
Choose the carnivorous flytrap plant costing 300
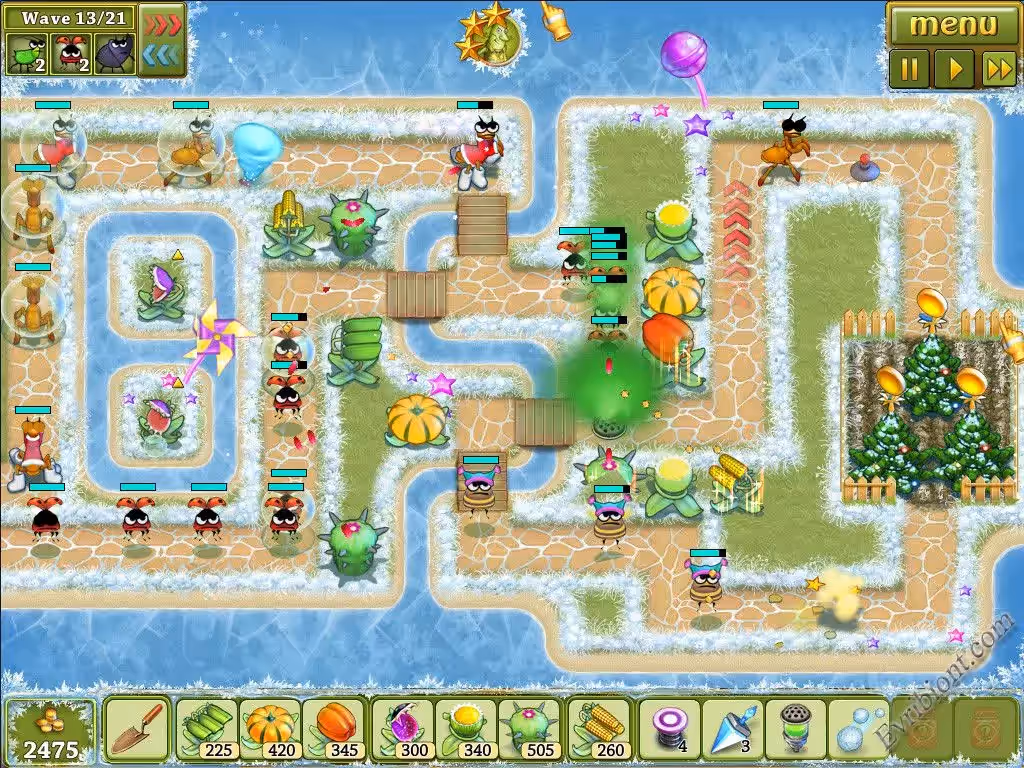pyautogui.click(x=403, y=729)
